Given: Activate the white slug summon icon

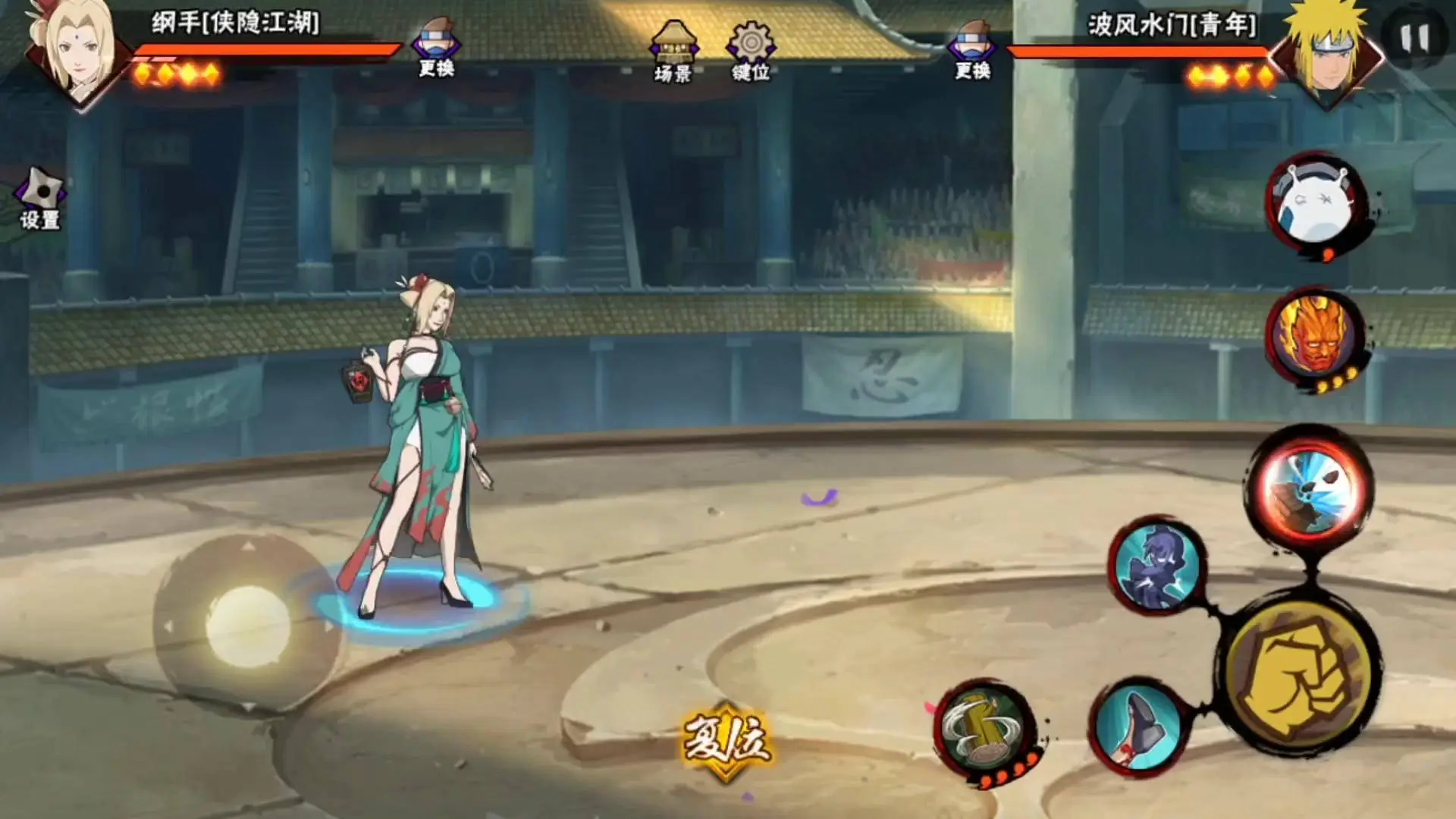Looking at the screenshot, I should (1313, 205).
